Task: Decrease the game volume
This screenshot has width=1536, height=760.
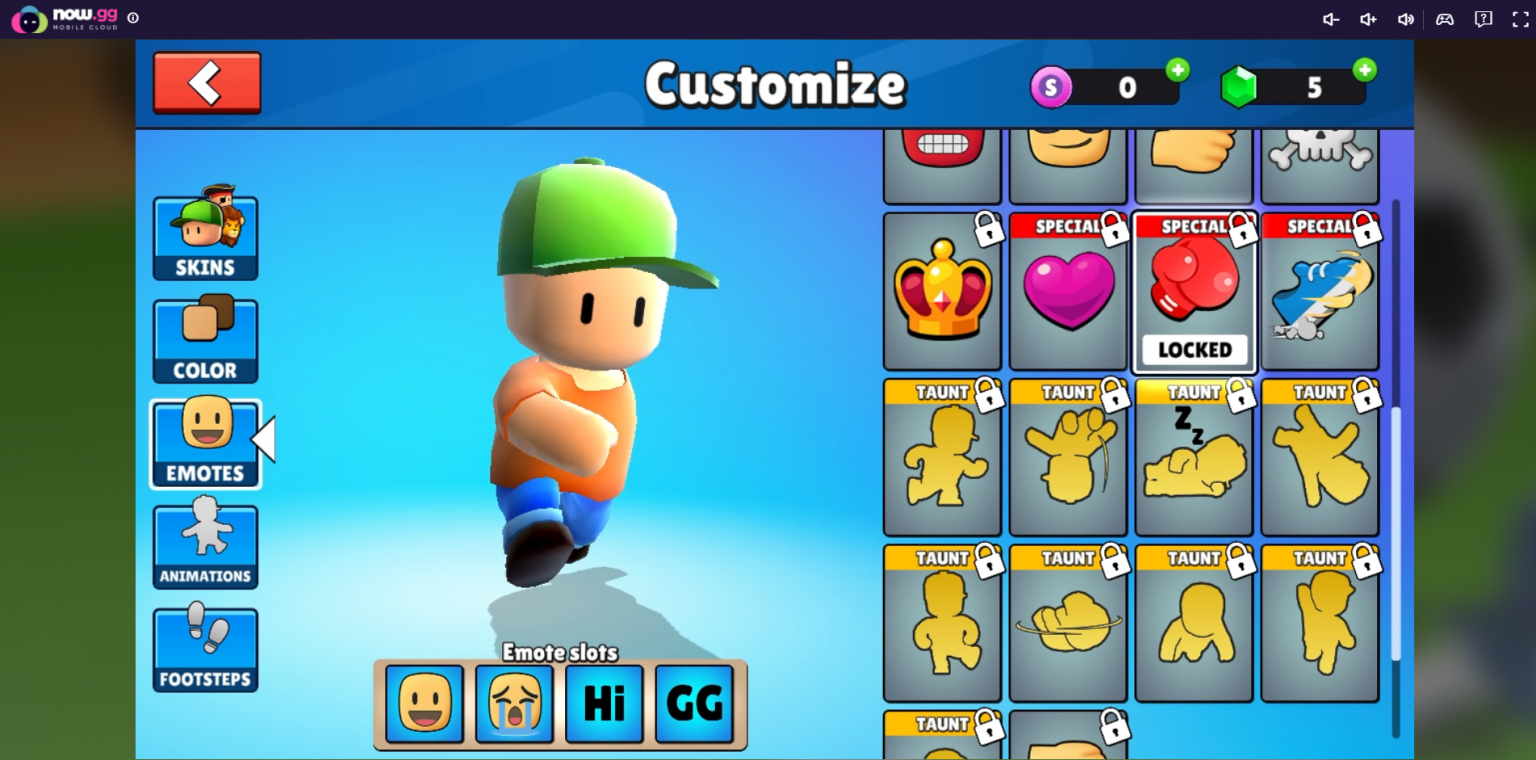Action: click(x=1330, y=19)
